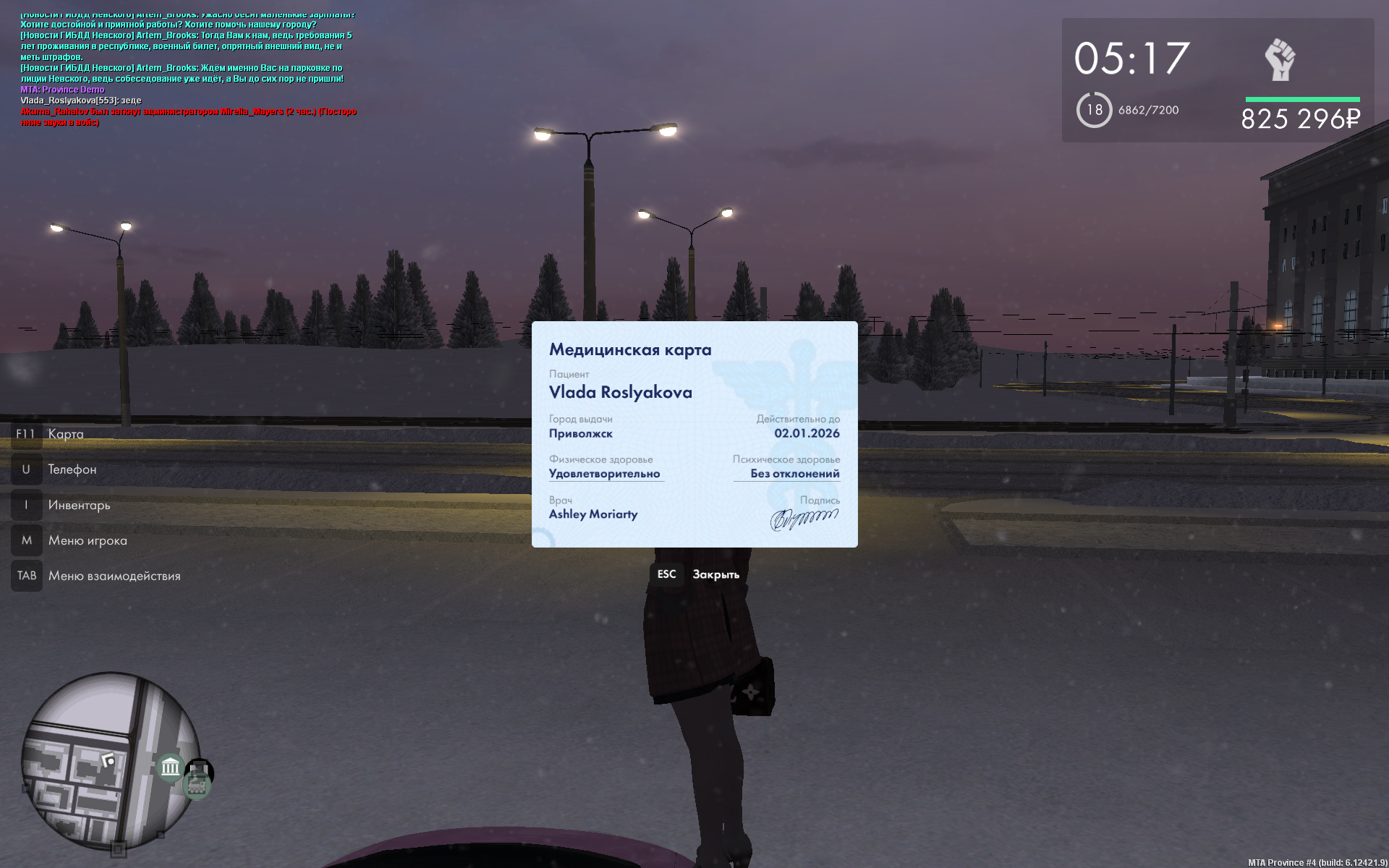The image size is (1389, 868).
Task: Open the Меню игрока entry
Action: pyautogui.click(x=87, y=540)
